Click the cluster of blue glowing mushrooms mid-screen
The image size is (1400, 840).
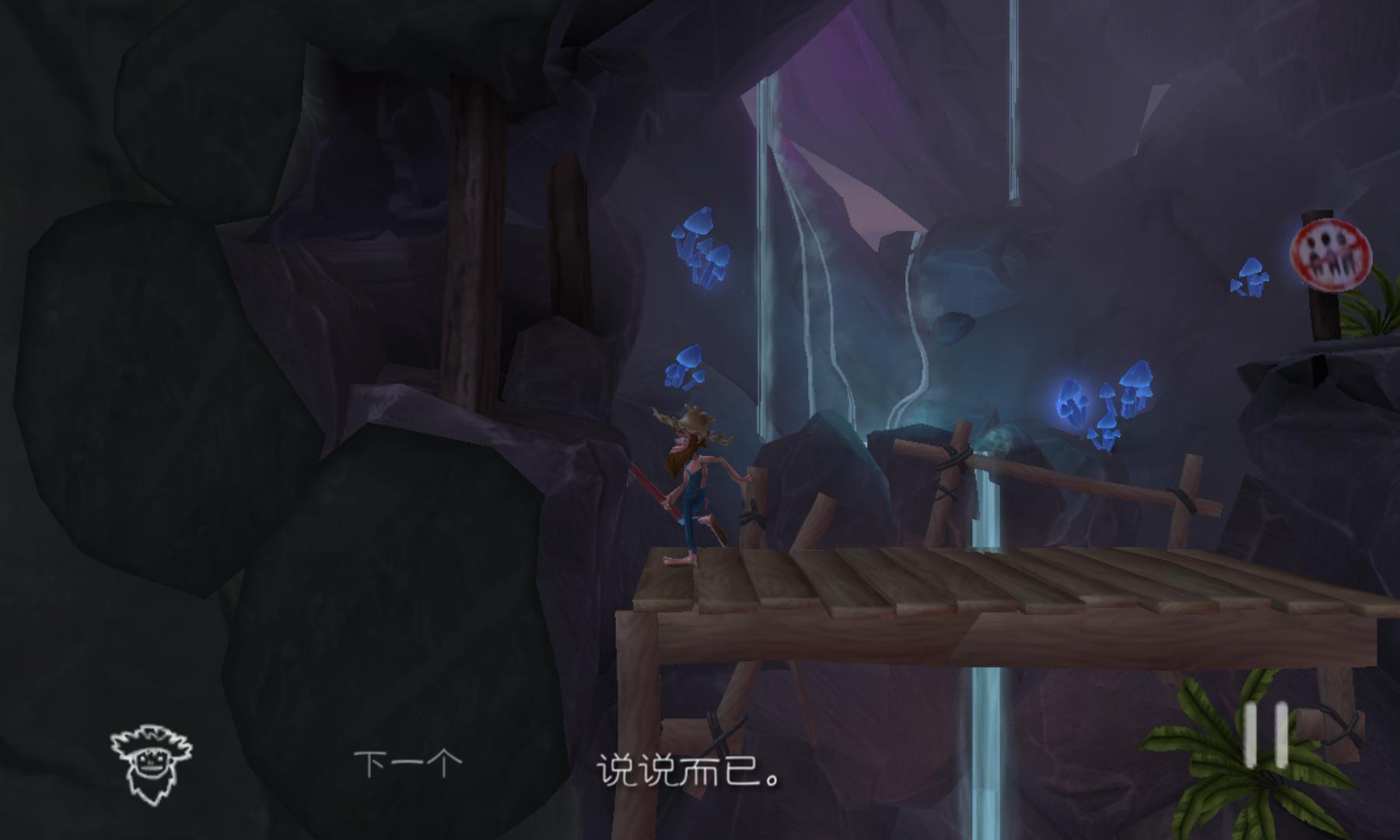[700, 249]
